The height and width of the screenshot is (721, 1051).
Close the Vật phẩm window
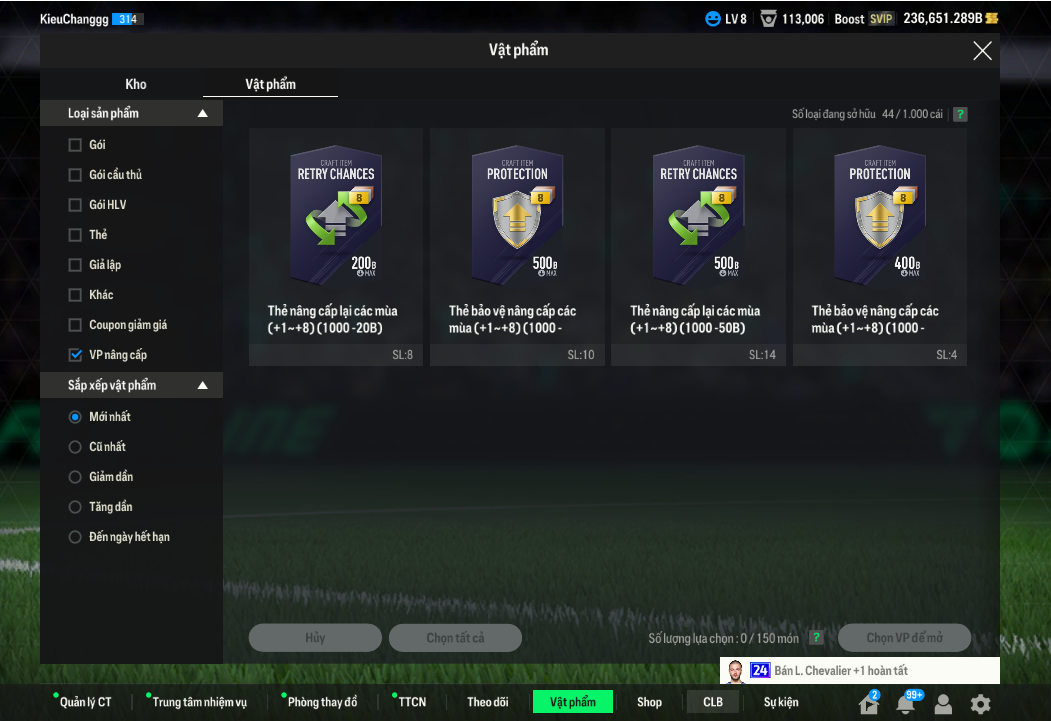[x=982, y=51]
